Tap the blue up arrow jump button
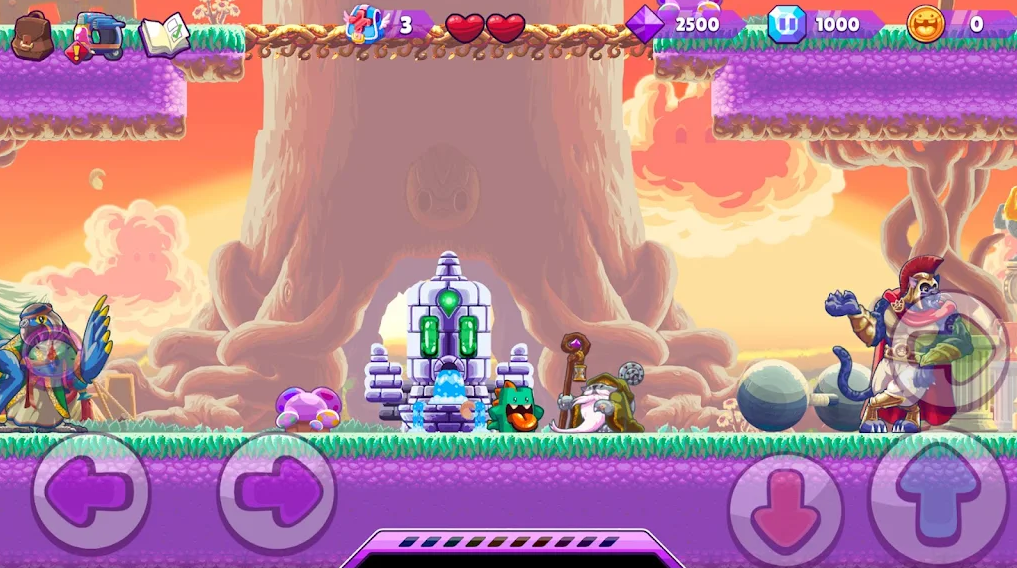This screenshot has width=1017, height=568. coord(936,495)
